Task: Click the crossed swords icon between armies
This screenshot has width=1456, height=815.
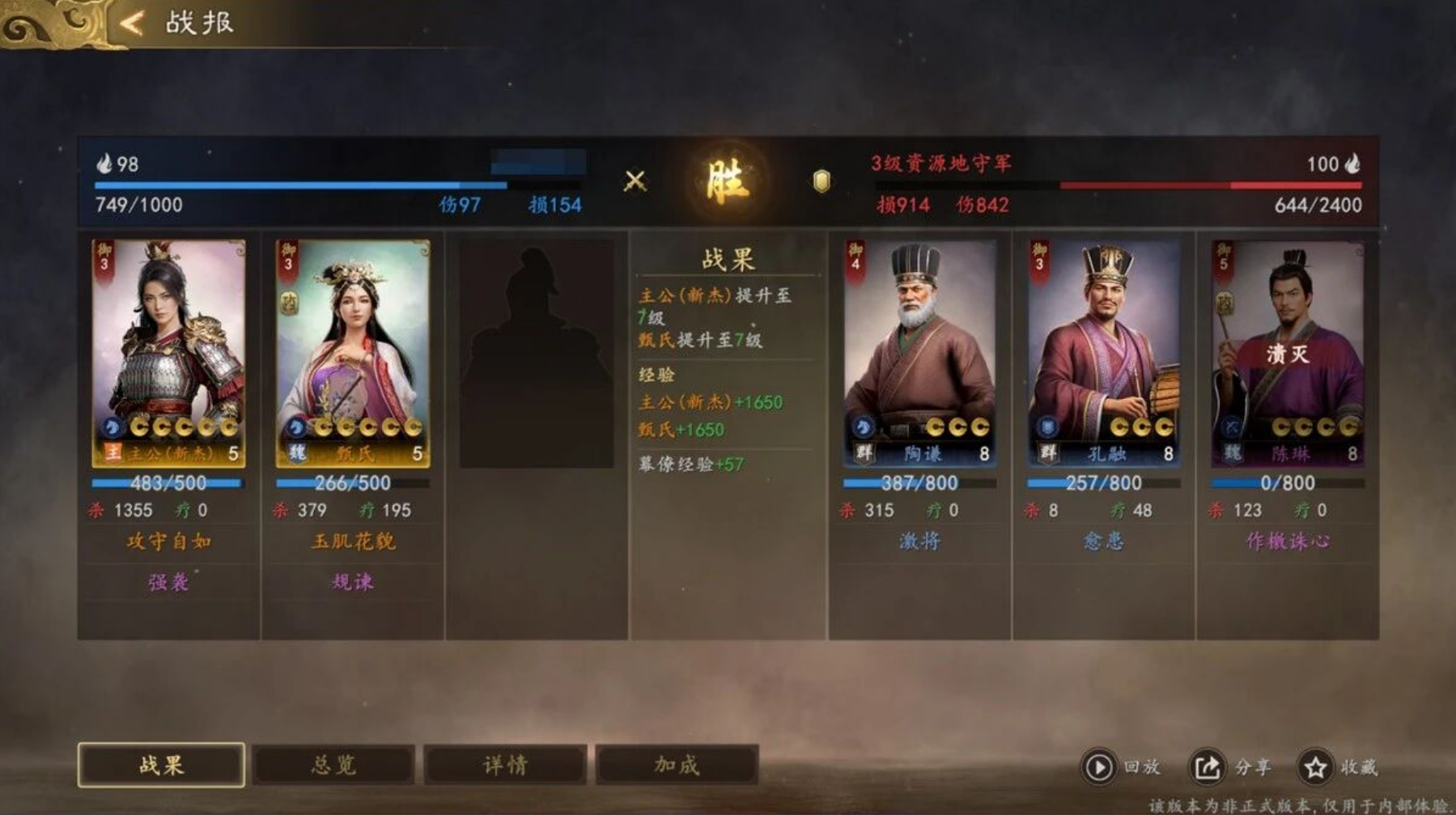Action: pyautogui.click(x=636, y=180)
